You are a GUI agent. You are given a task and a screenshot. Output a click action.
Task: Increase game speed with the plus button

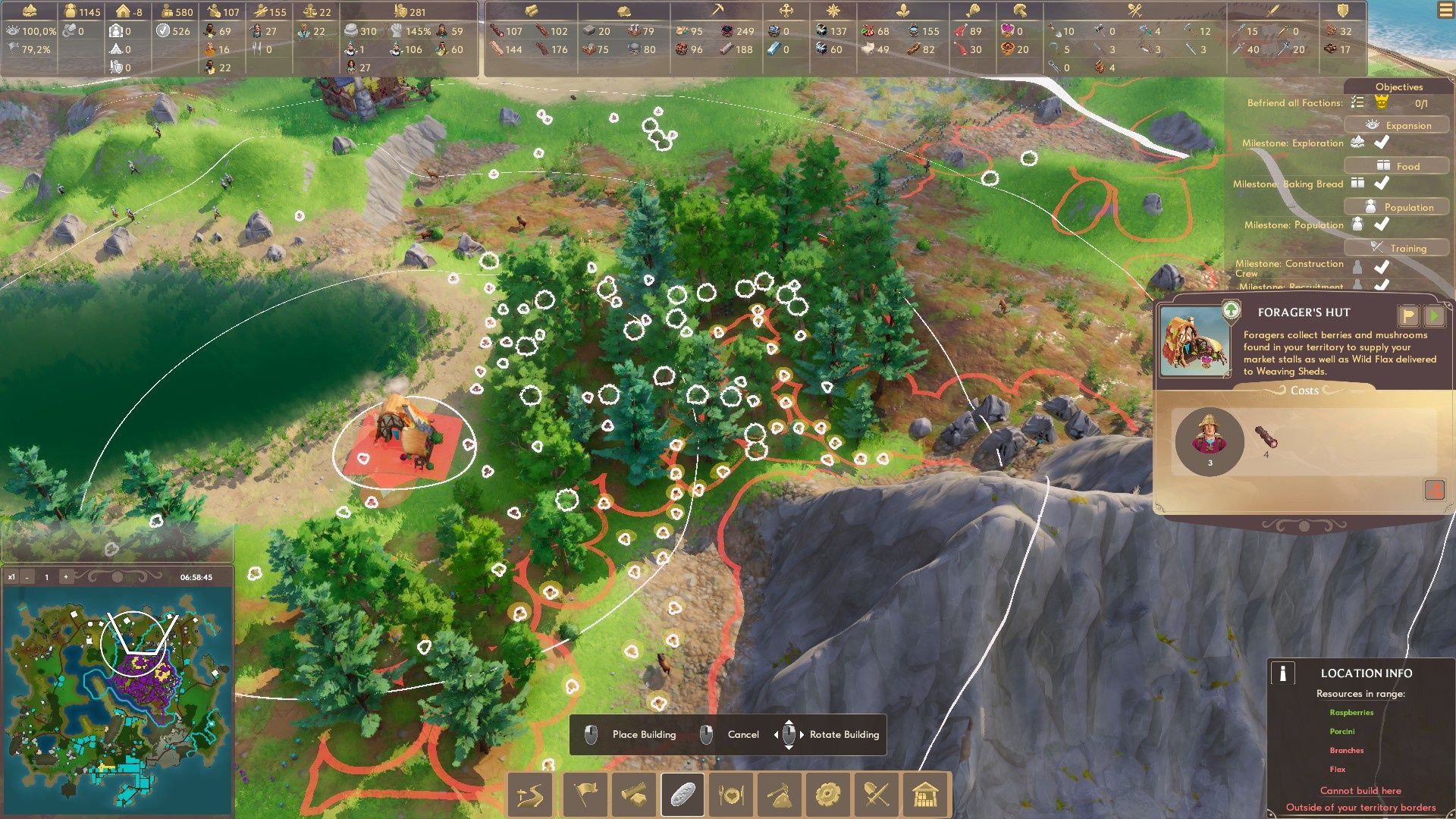pos(66,577)
